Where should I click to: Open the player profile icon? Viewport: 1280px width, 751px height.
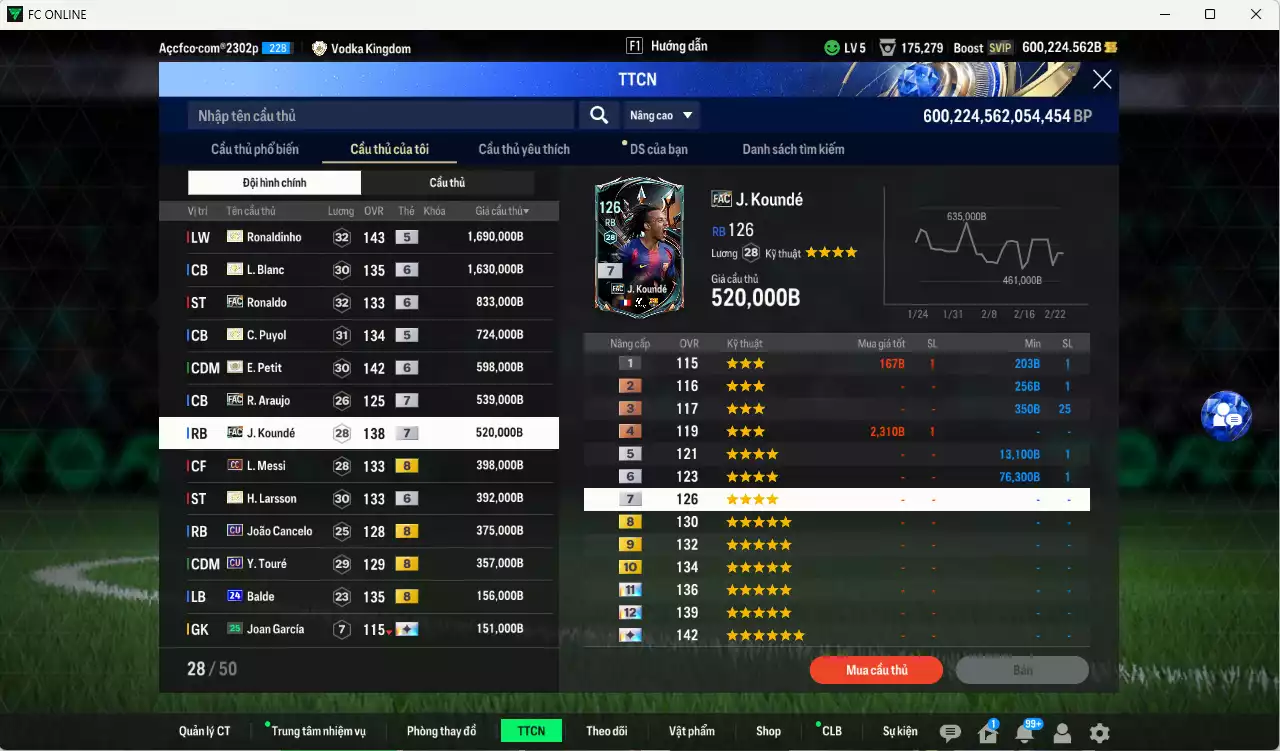click(1062, 732)
